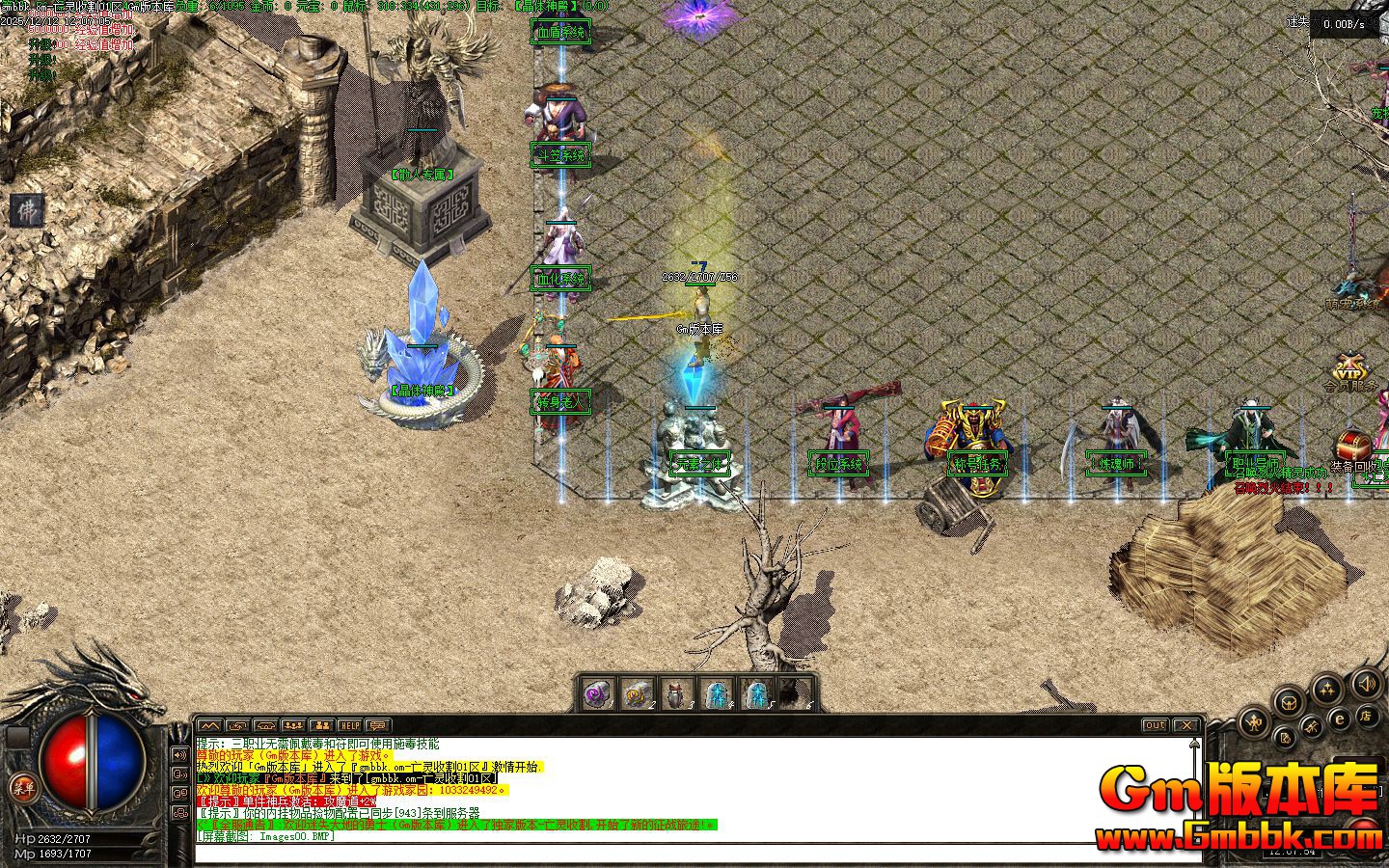
Task: Open the bag inventory round button
Action: 1289,702
